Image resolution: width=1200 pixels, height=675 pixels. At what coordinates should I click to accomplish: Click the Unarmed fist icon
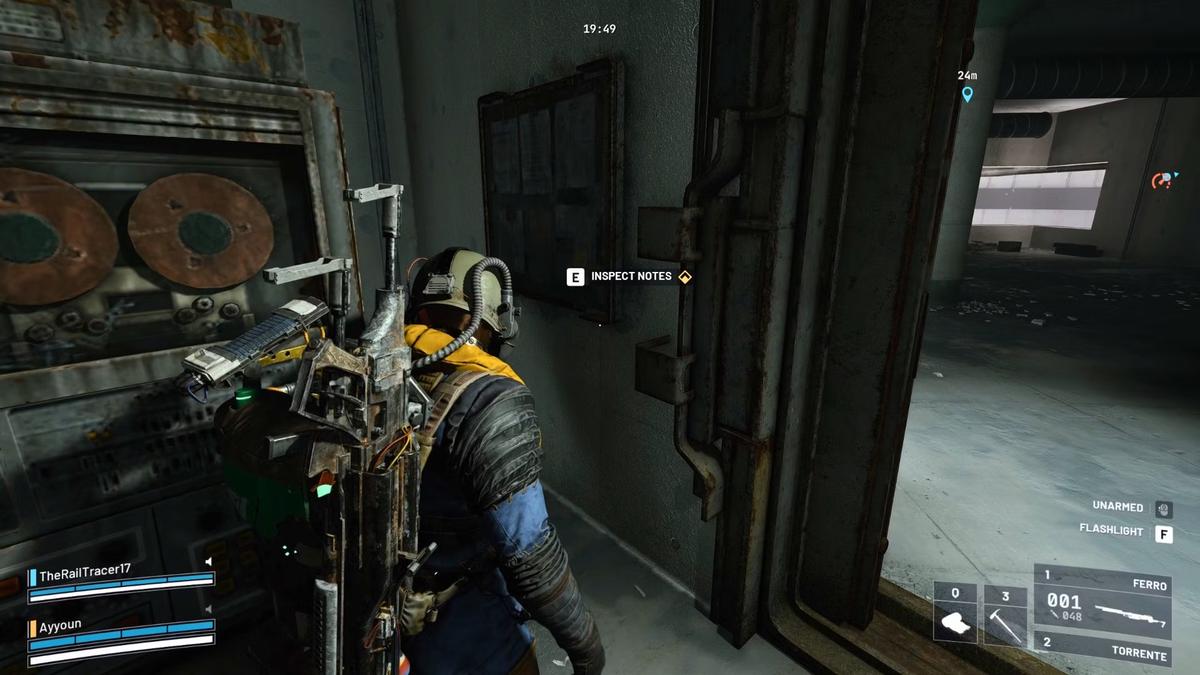(x=1163, y=508)
